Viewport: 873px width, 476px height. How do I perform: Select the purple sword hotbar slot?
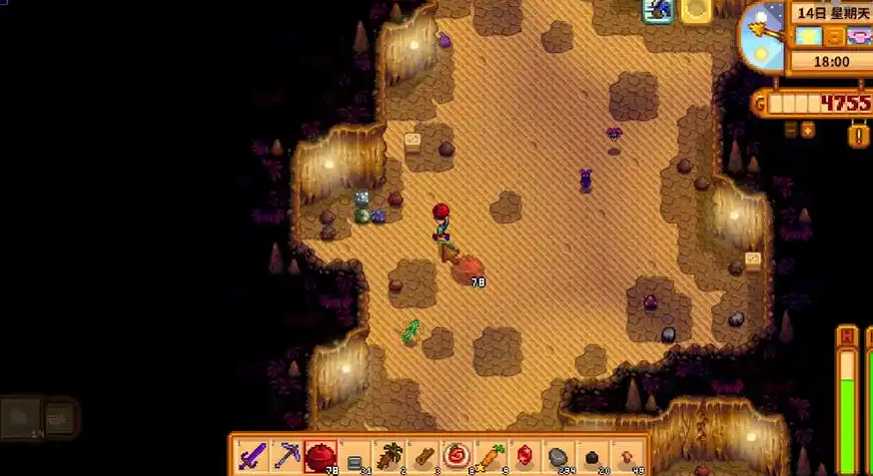(x=252, y=457)
